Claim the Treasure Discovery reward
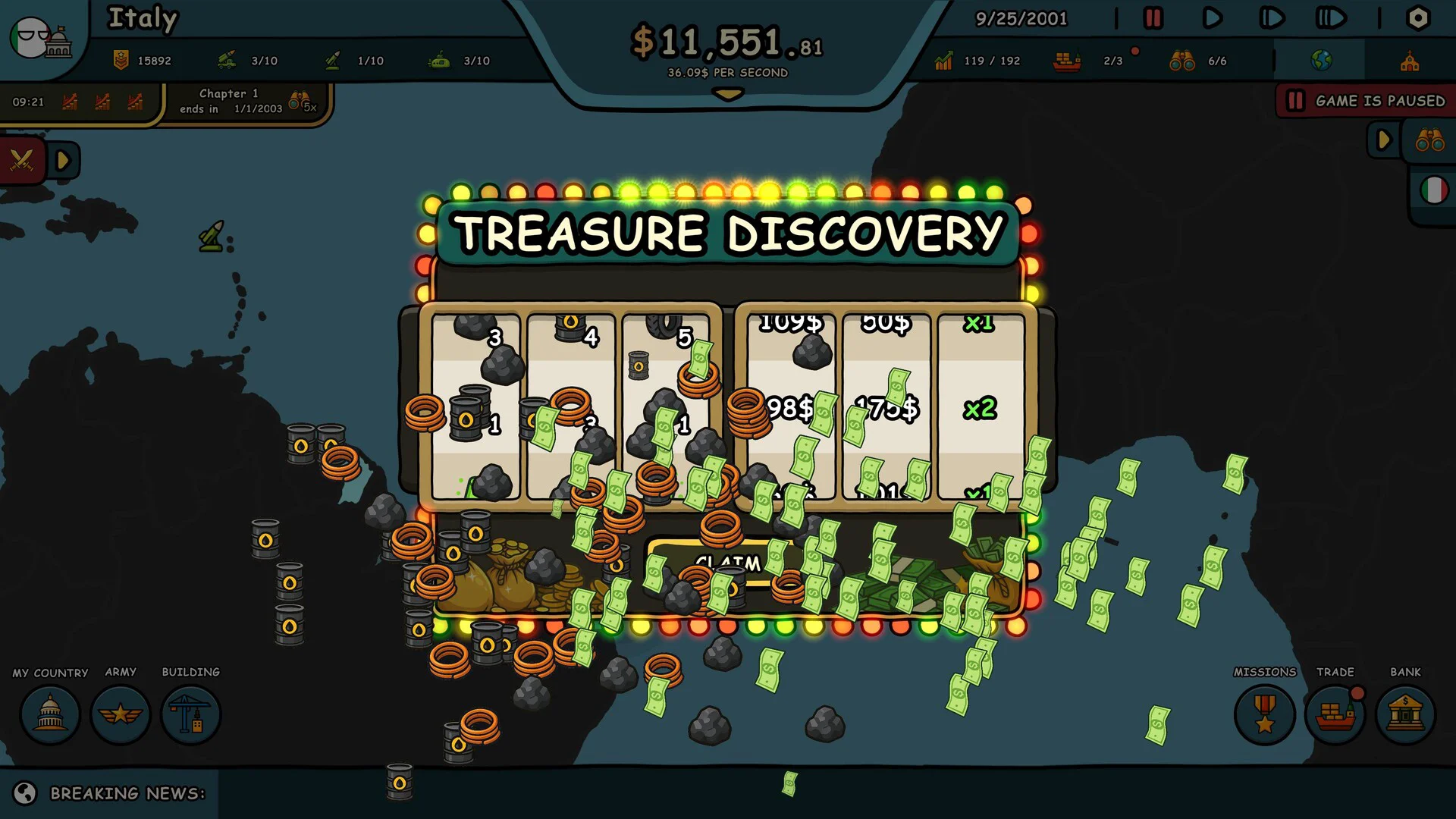 pyautogui.click(x=726, y=563)
